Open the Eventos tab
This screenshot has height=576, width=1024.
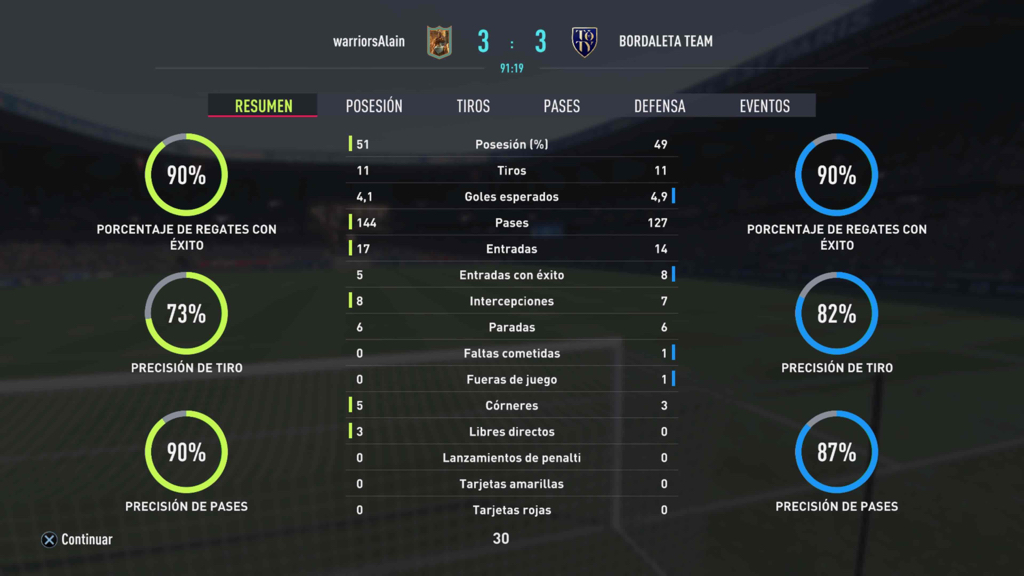(764, 106)
